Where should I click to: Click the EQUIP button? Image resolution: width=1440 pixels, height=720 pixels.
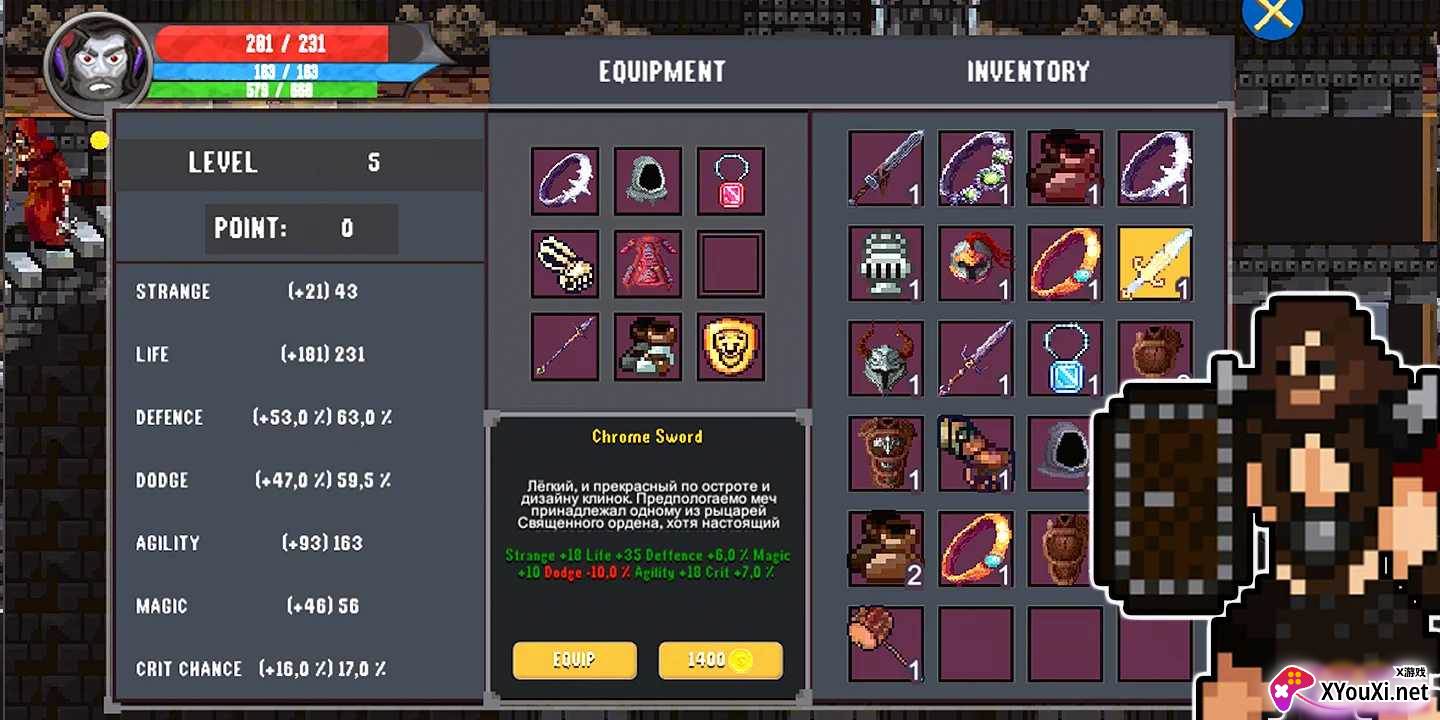pyautogui.click(x=575, y=660)
